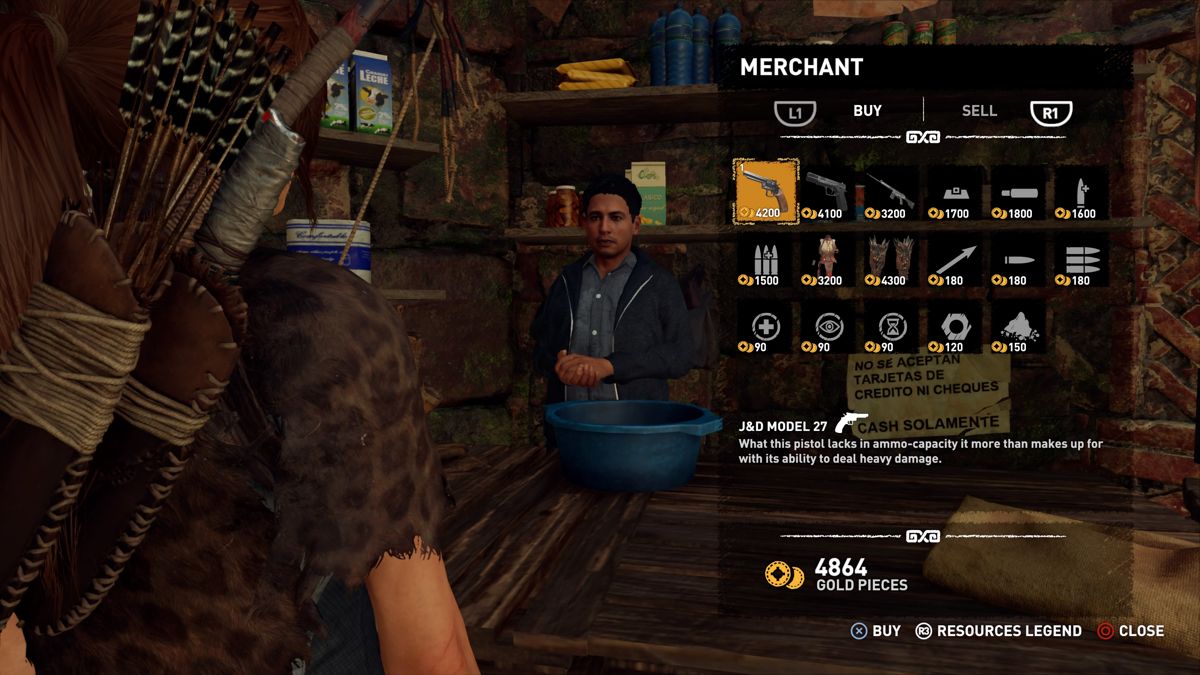Select the feathered boots for 4300
The image size is (1200, 675).
[x=890, y=260]
